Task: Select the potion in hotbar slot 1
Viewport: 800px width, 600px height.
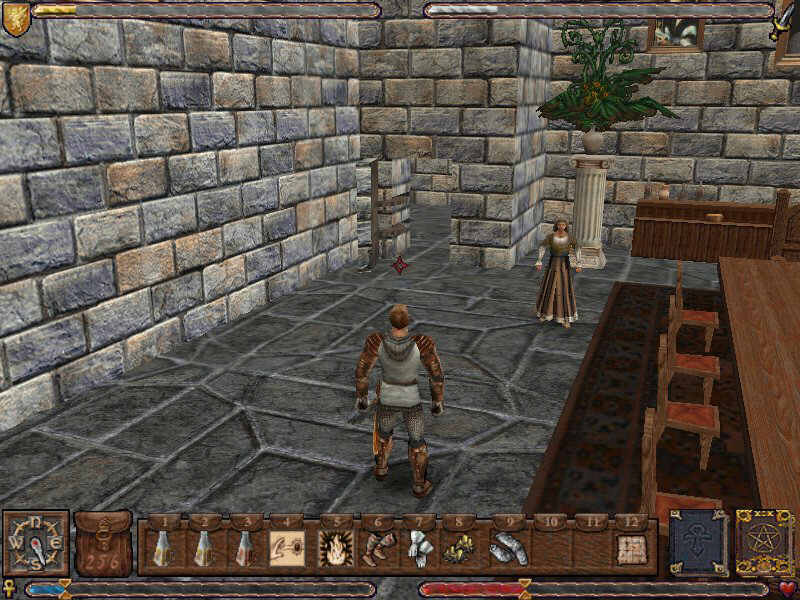Action: pyautogui.click(x=161, y=548)
